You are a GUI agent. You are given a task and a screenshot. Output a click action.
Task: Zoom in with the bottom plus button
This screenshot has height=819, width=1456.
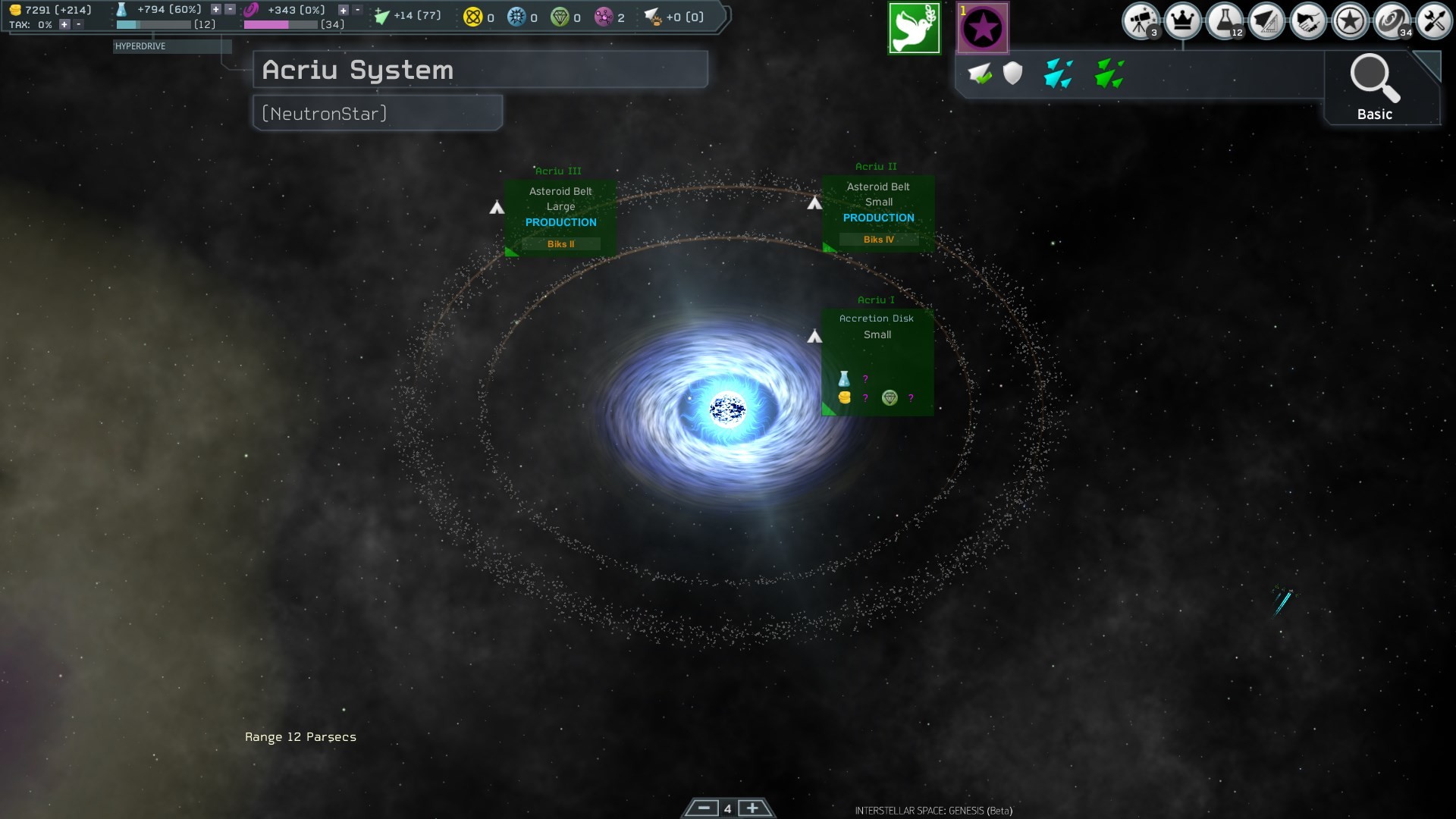pyautogui.click(x=752, y=808)
